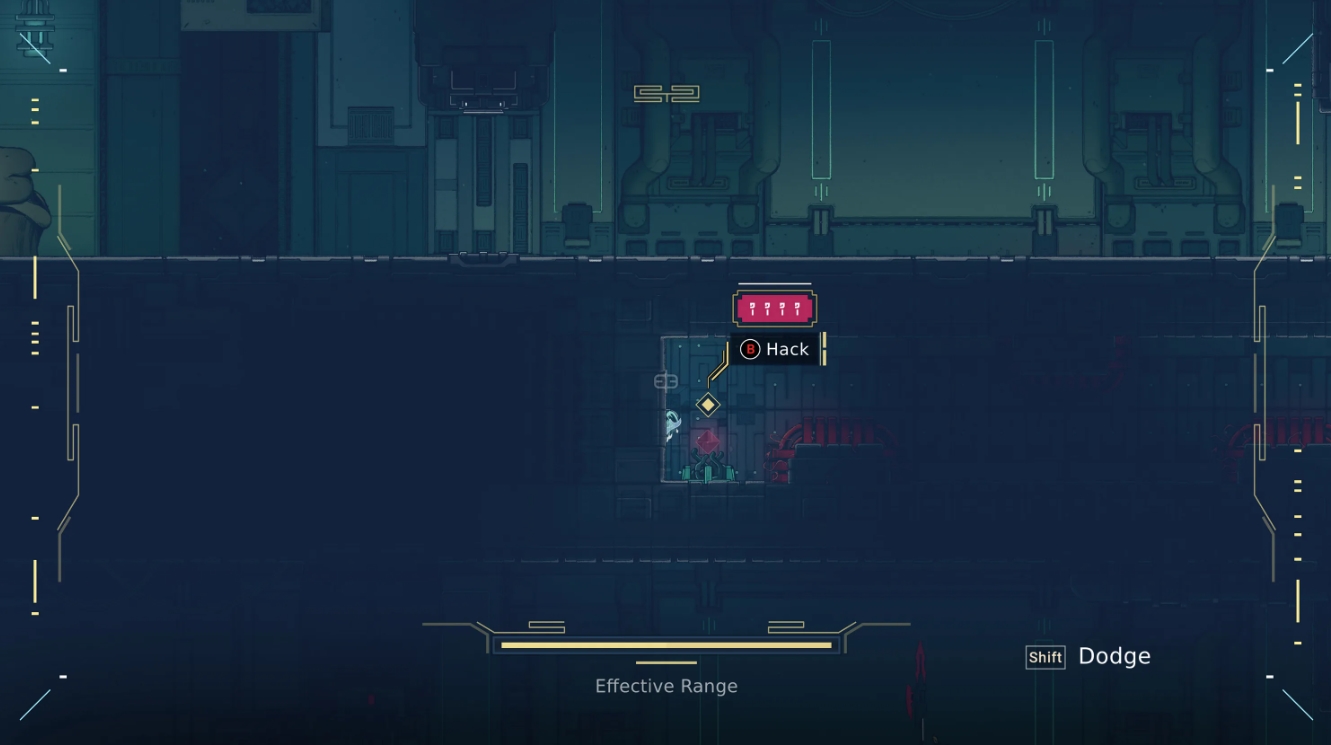Select the yellow diamond hack target marker
This screenshot has height=745, width=1331.
click(x=707, y=405)
